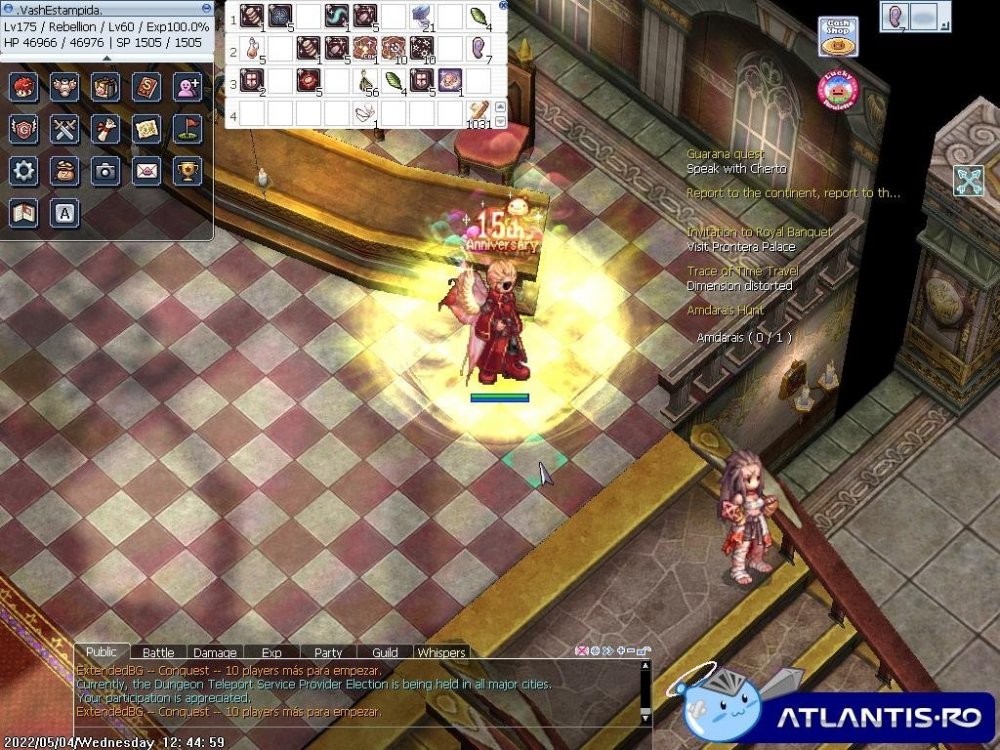This screenshot has height=750, width=1000.
Task: Select the Guarana quest tracker entry
Action: pyautogui.click(x=725, y=154)
